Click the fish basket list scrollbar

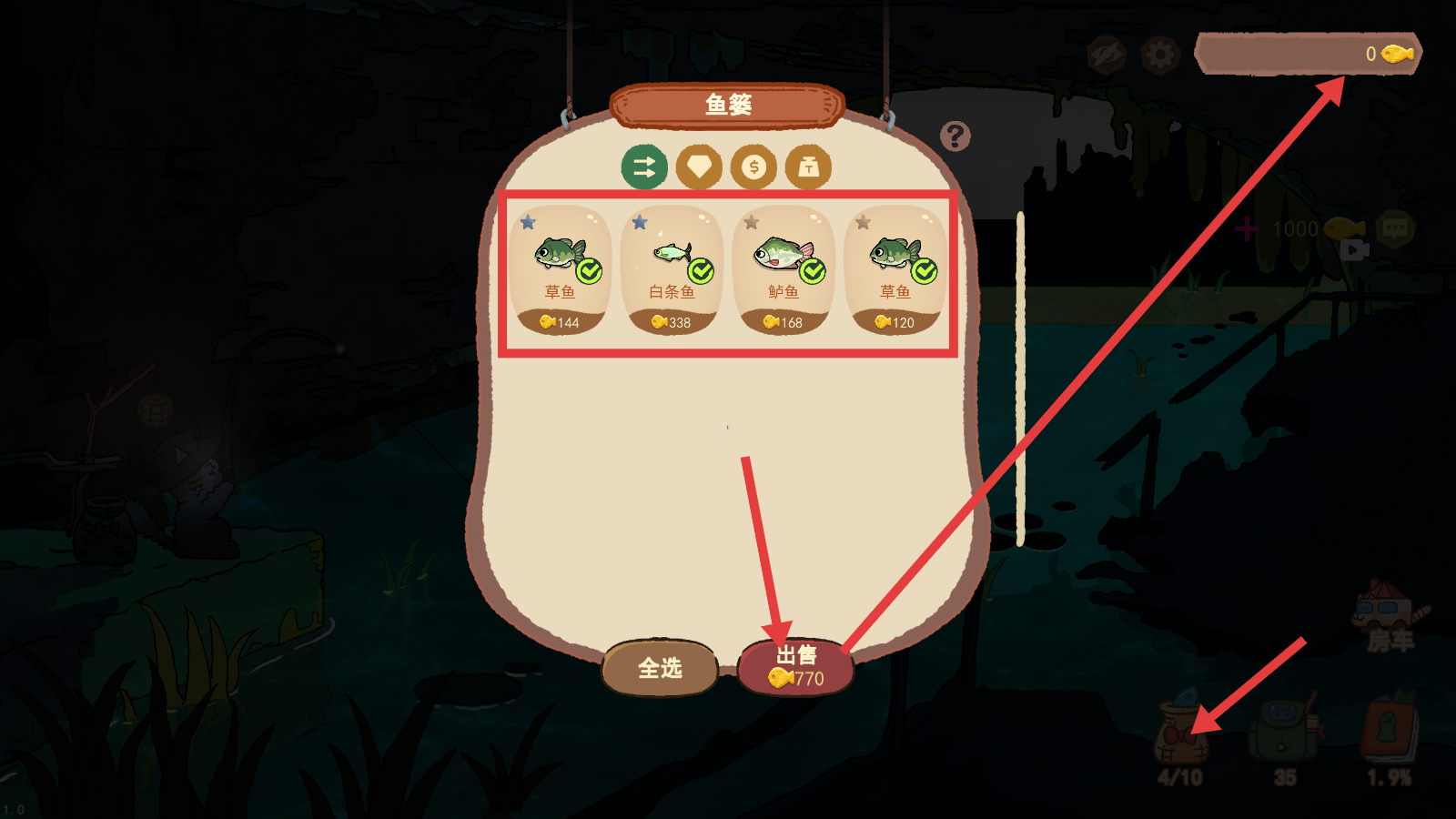(x=1020, y=378)
